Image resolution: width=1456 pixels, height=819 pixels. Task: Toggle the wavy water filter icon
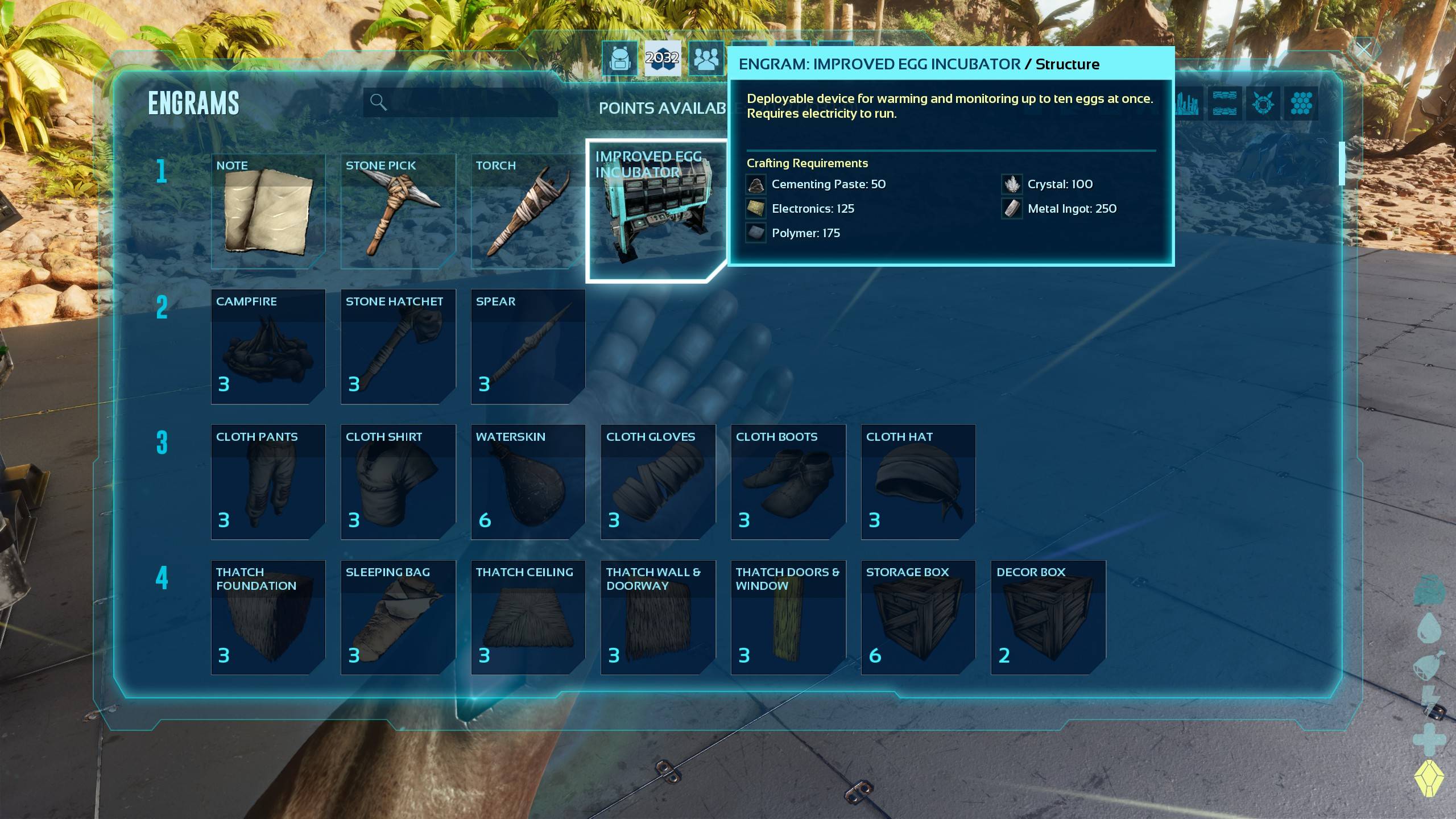click(x=1224, y=104)
